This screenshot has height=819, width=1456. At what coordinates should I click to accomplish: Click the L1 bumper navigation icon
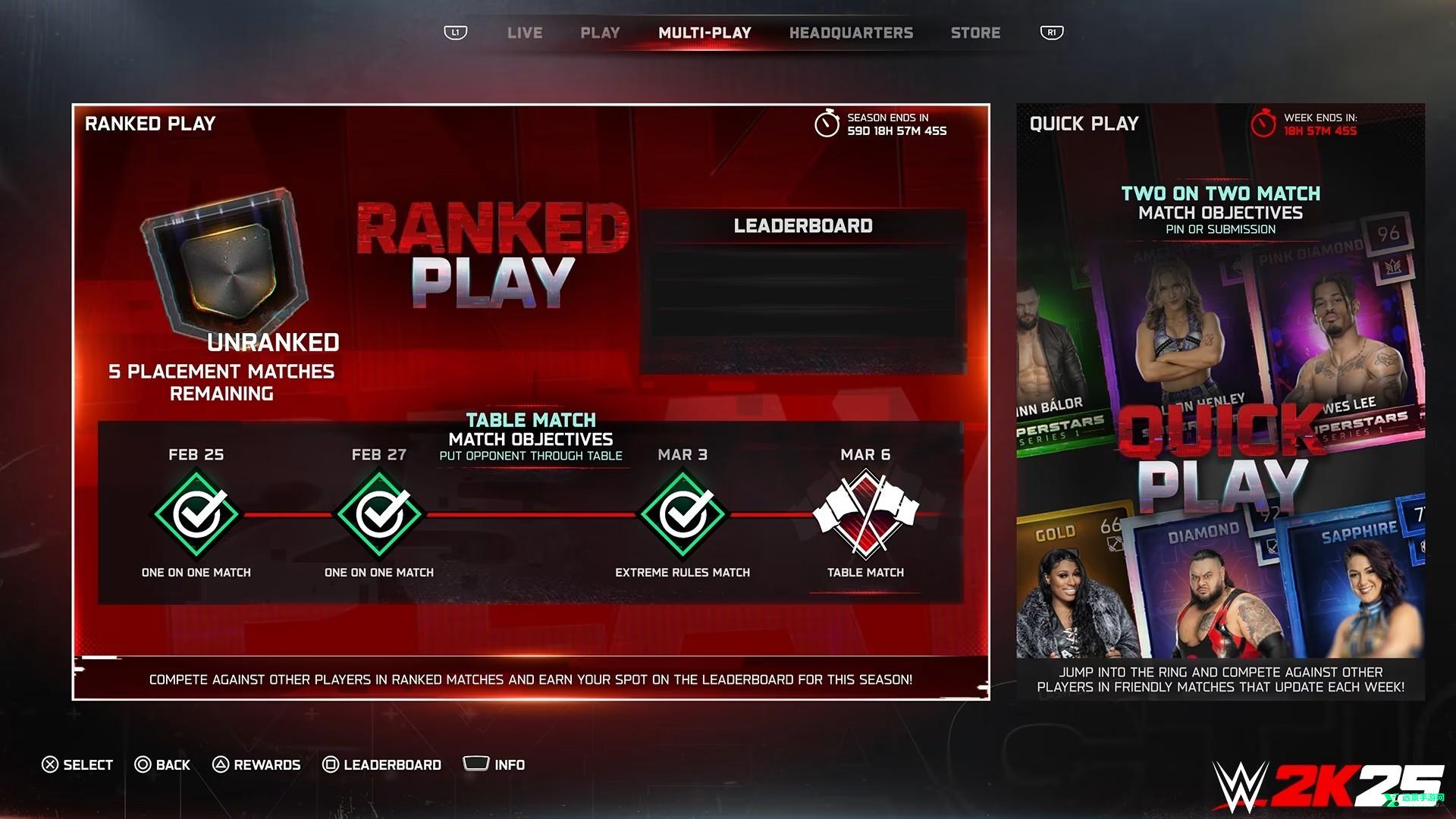(x=456, y=33)
